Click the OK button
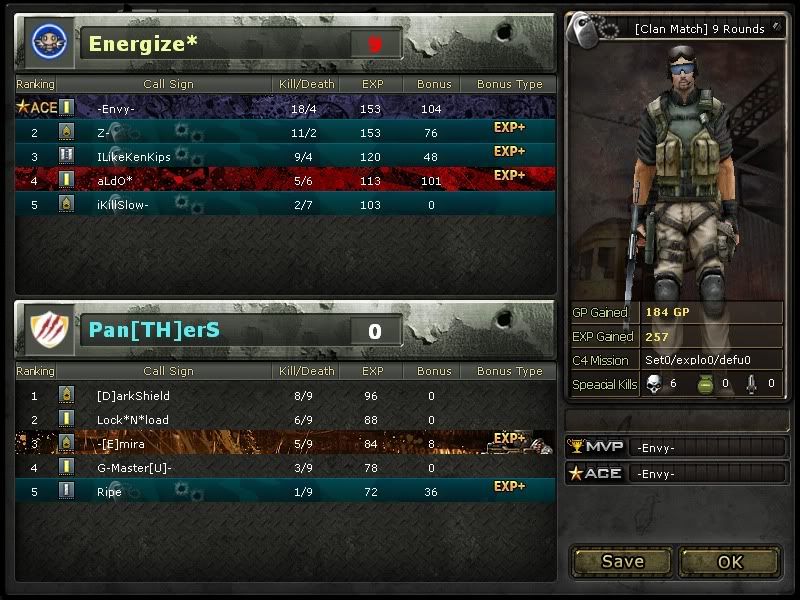 (730, 561)
